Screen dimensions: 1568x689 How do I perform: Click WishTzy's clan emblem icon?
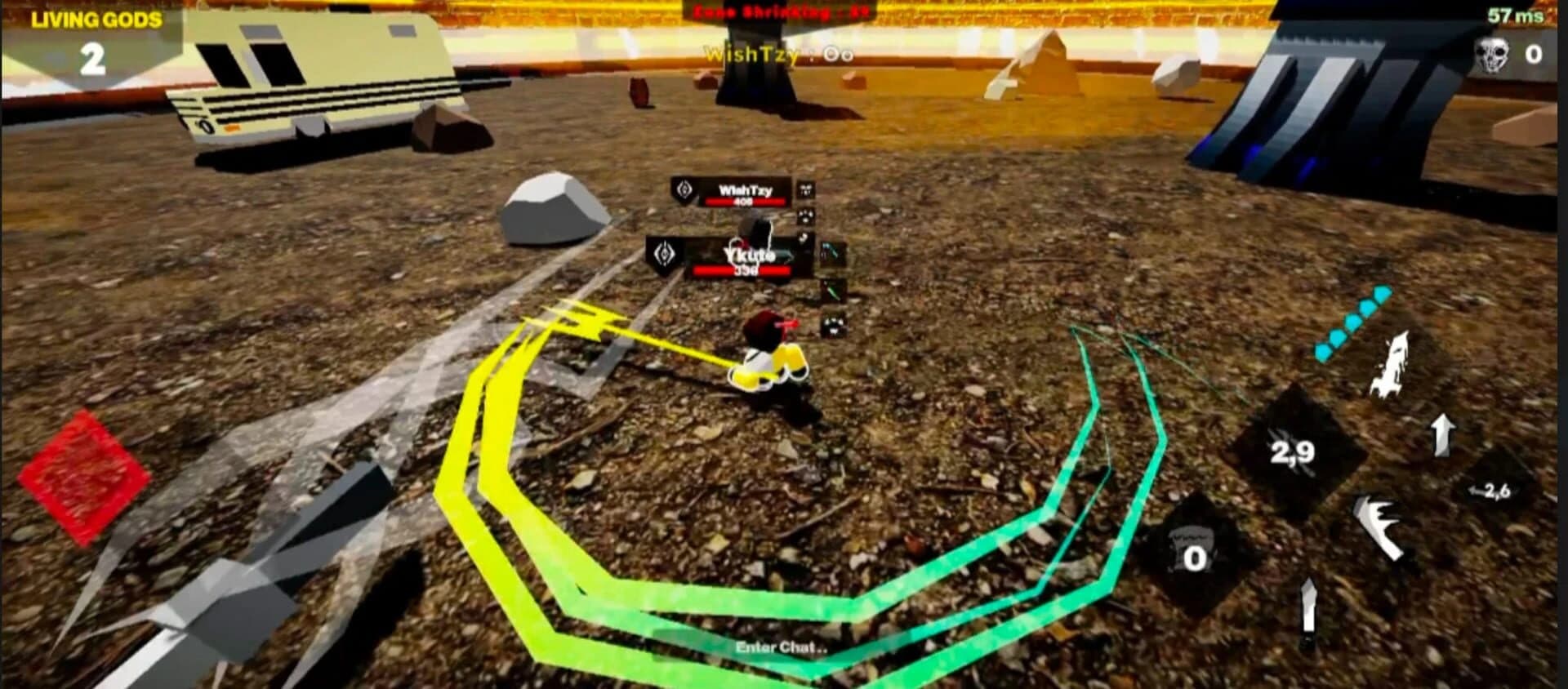coord(684,191)
